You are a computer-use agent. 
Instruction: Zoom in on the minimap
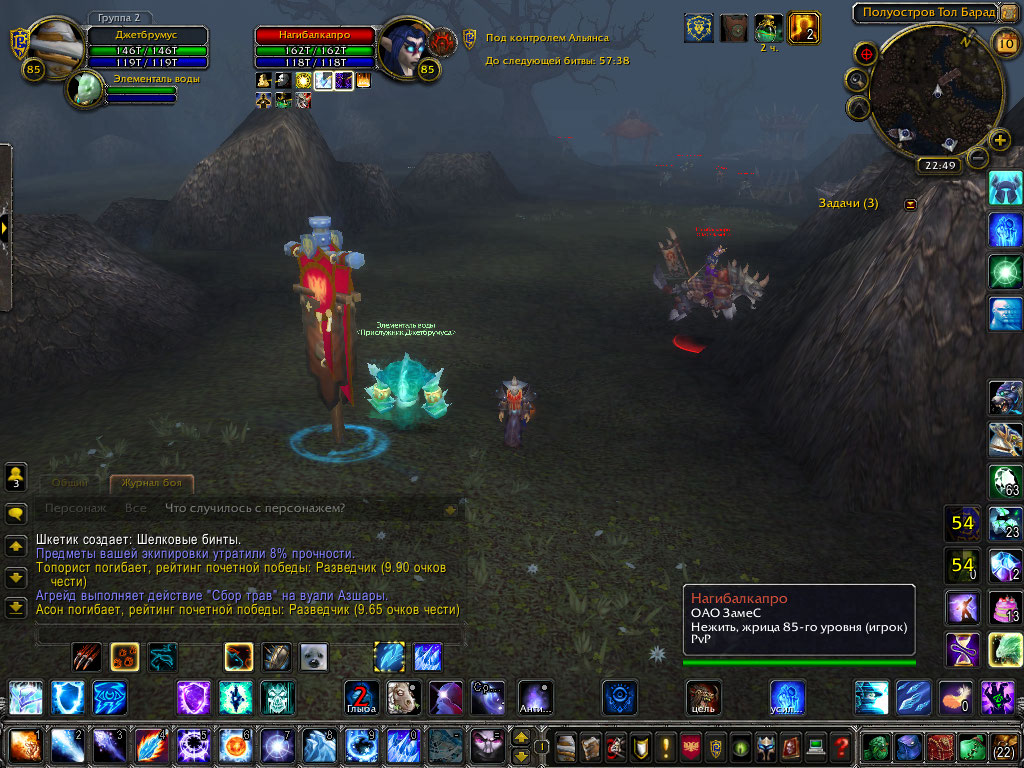999,139
